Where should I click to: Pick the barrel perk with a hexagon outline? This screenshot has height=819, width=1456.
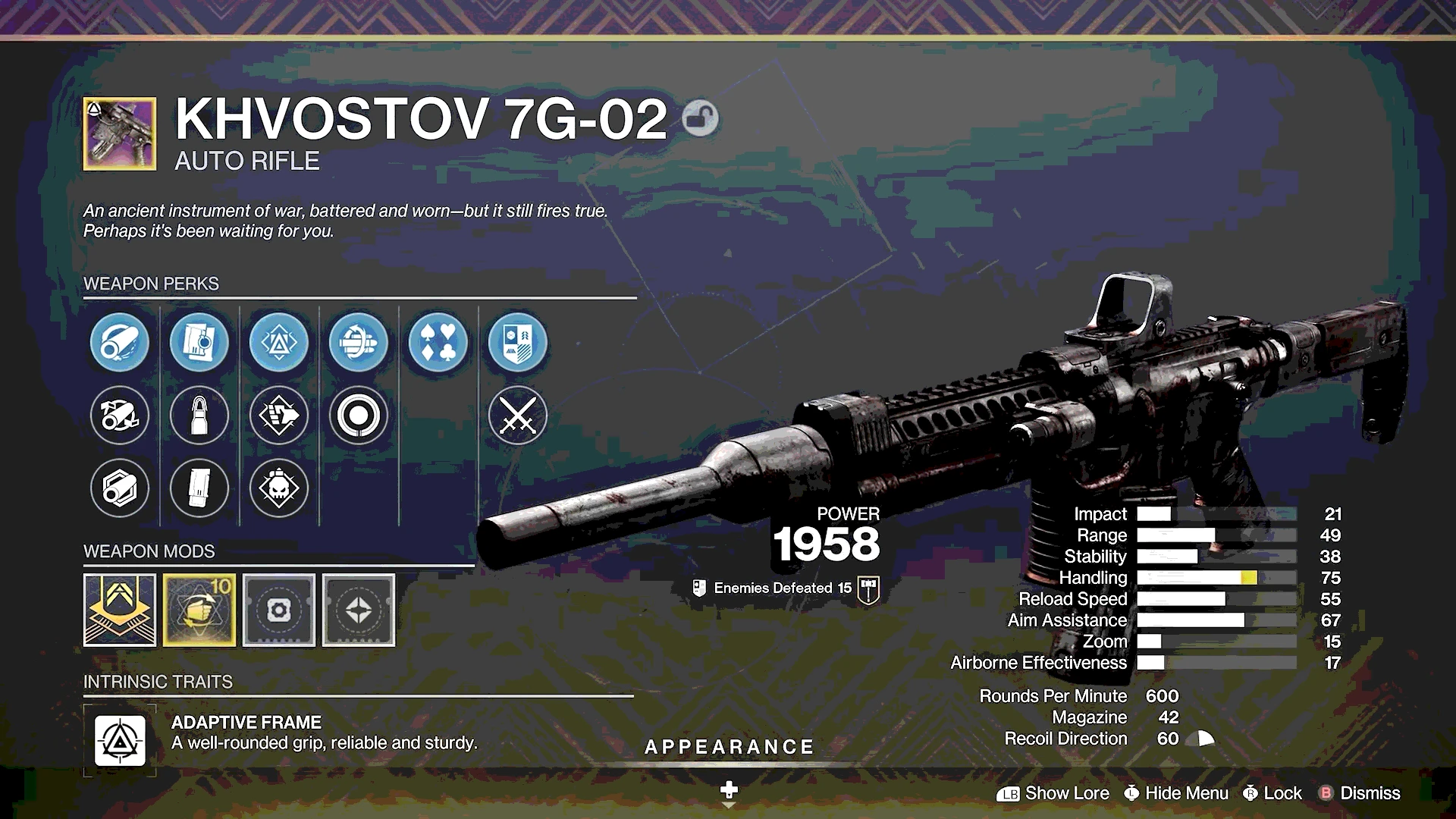point(120,488)
